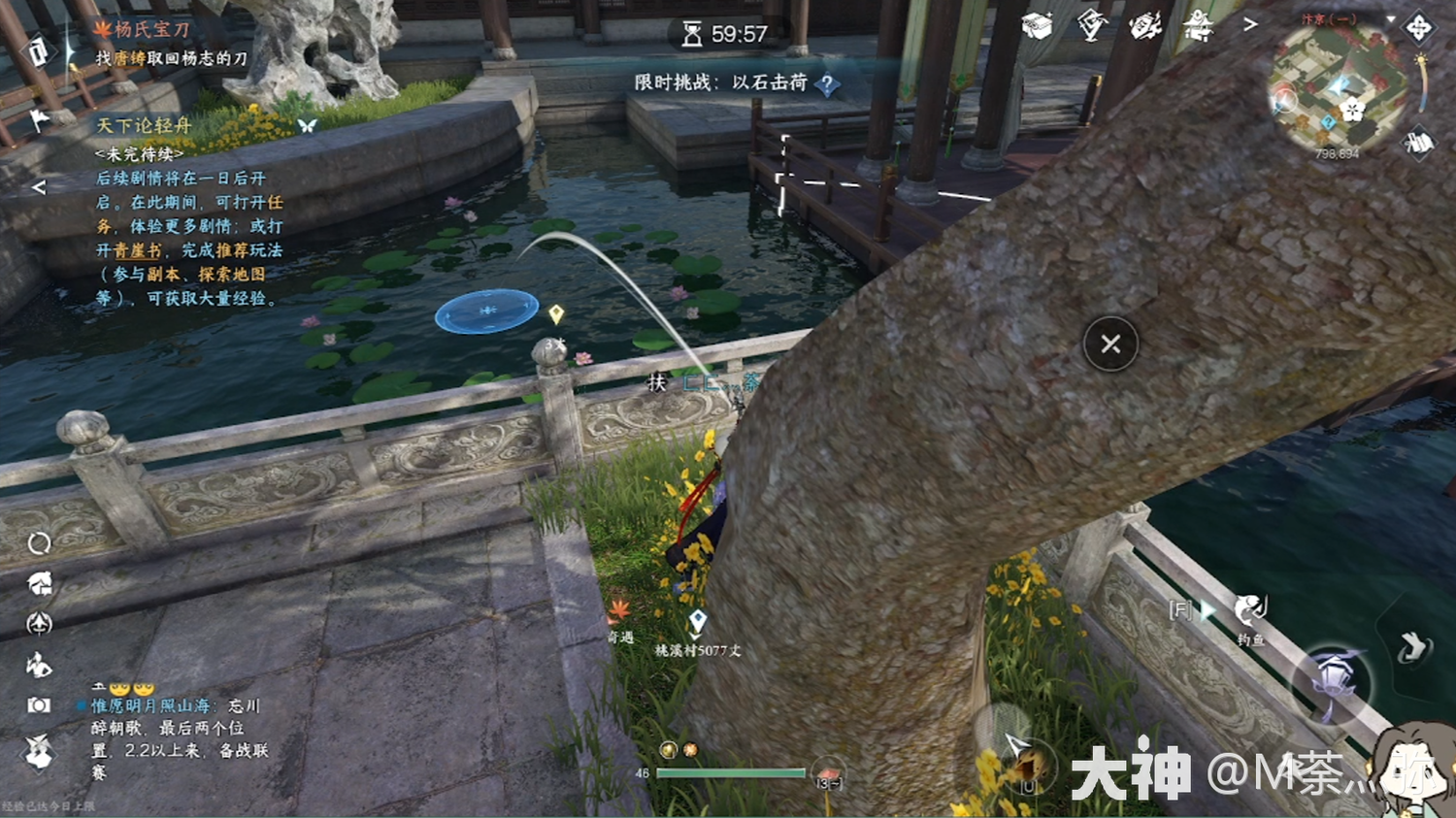
Task: Open the 汴京 area dropdown arrow
Action: click(x=1390, y=19)
